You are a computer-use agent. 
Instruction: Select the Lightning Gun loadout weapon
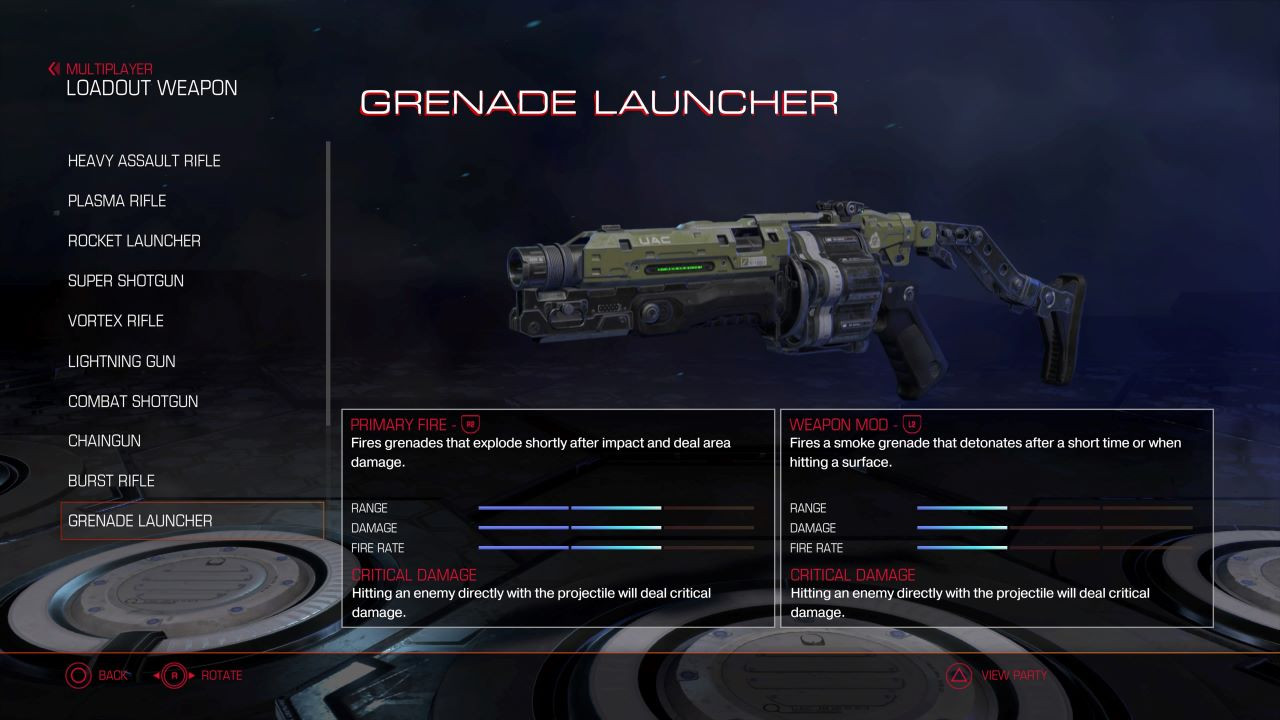tap(121, 361)
